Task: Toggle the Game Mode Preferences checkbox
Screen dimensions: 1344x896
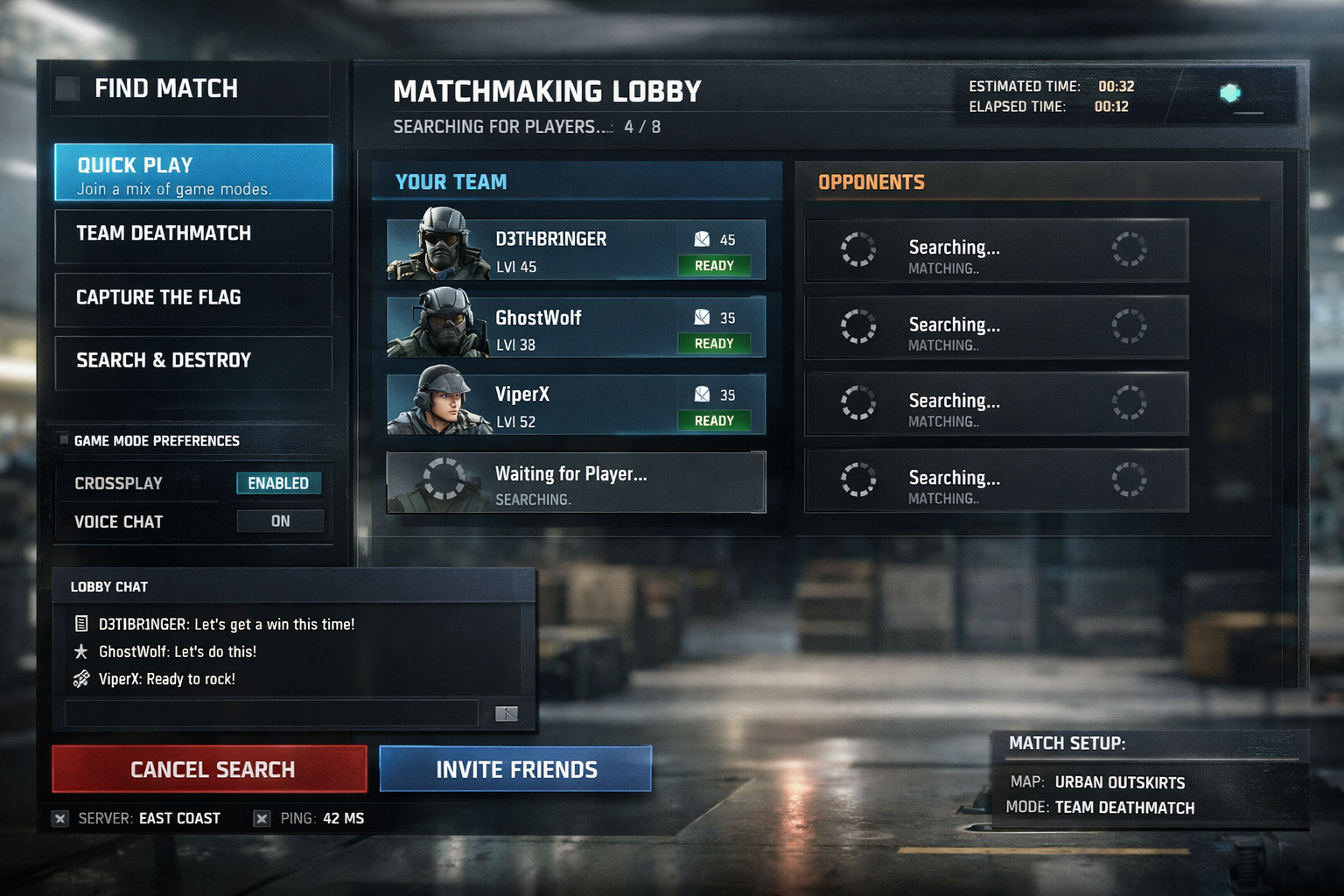Action: coord(64,439)
